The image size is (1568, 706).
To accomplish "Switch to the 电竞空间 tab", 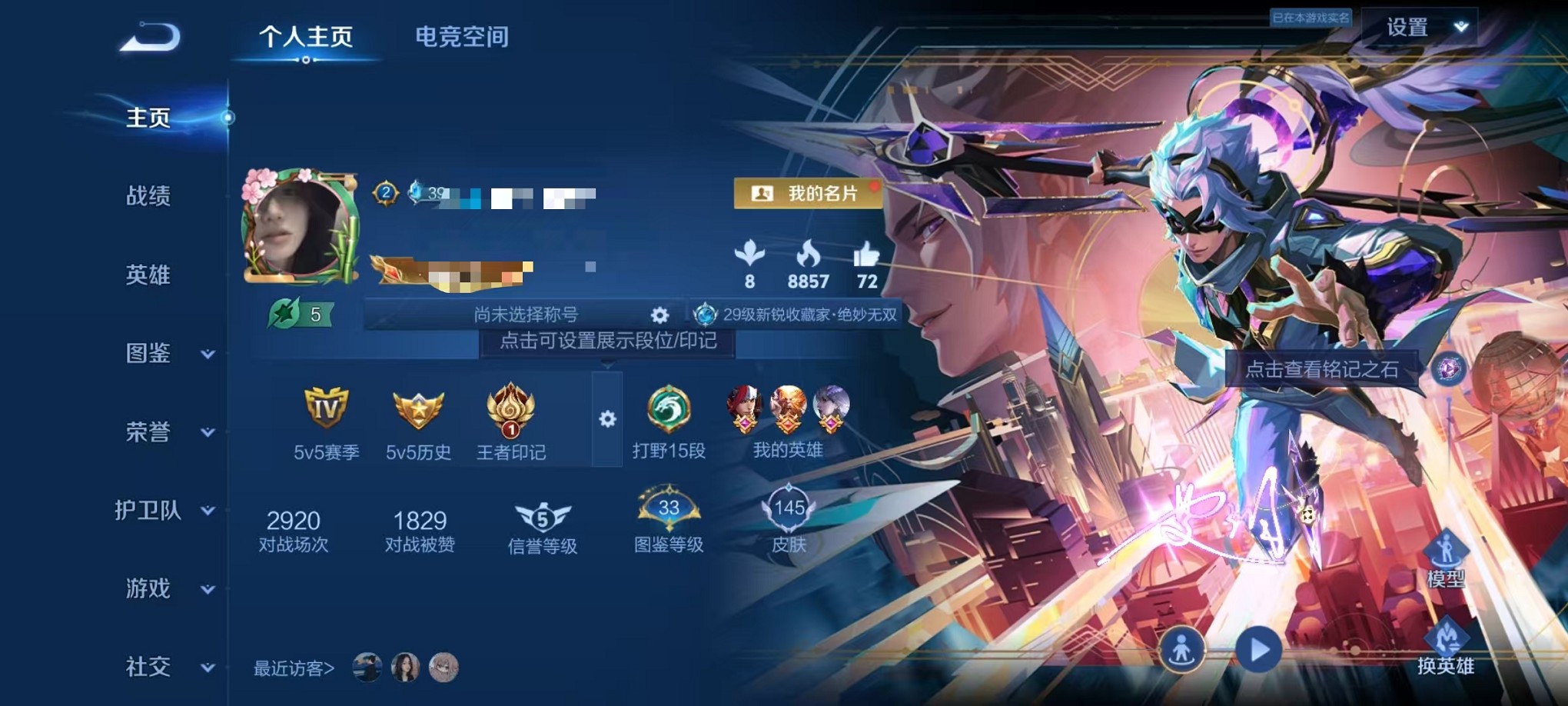I will [x=461, y=37].
